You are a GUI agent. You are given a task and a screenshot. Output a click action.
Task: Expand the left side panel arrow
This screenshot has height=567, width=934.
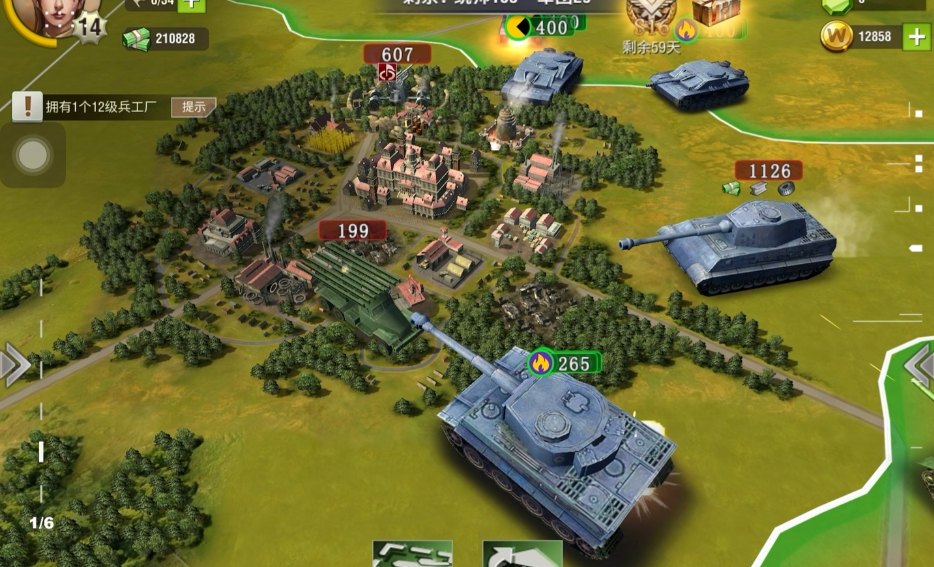pyautogui.click(x=14, y=365)
